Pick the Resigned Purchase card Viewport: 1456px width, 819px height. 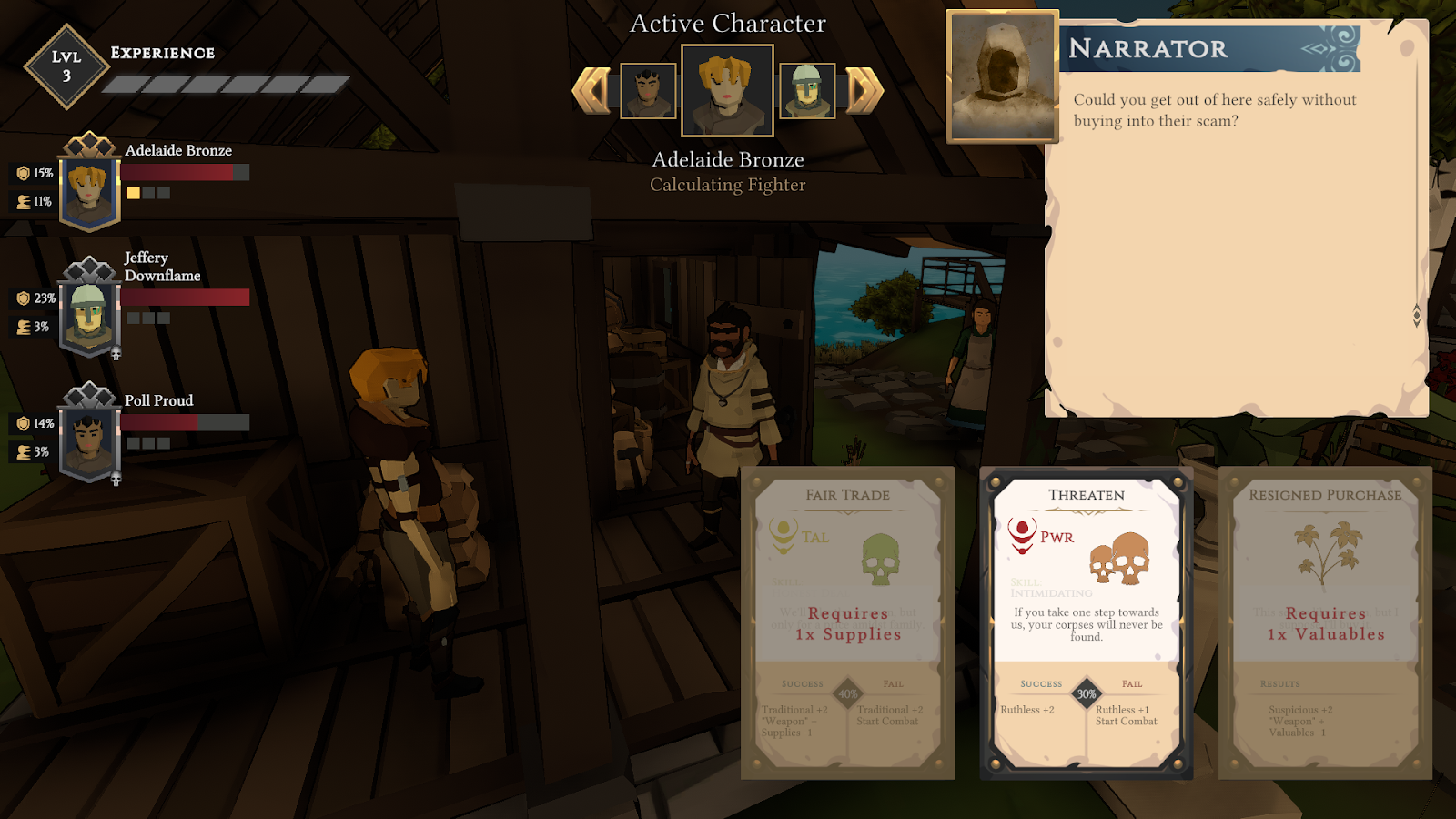point(1325,622)
